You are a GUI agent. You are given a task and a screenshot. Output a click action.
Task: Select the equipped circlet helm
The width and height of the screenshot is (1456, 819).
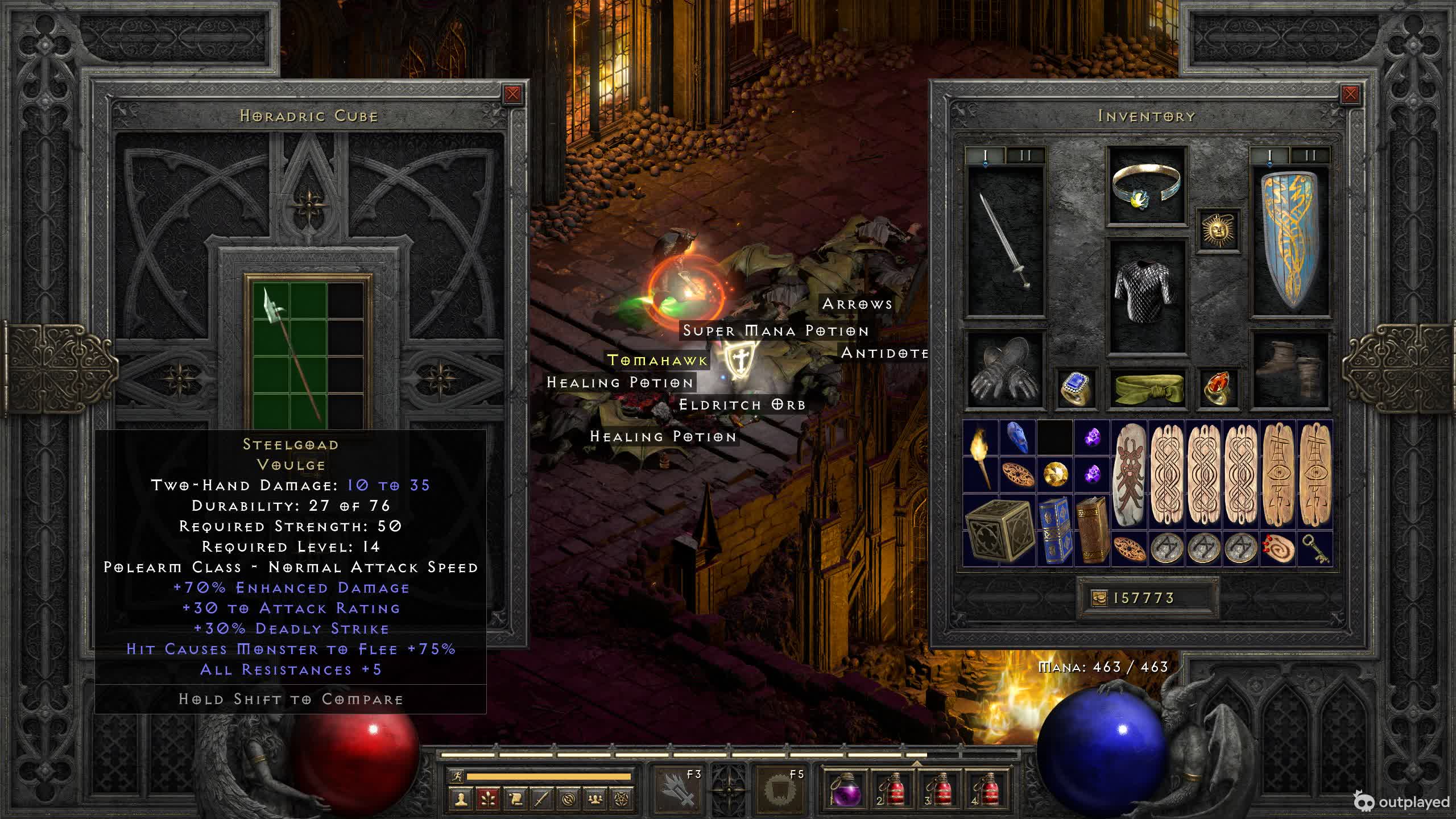[1147, 185]
